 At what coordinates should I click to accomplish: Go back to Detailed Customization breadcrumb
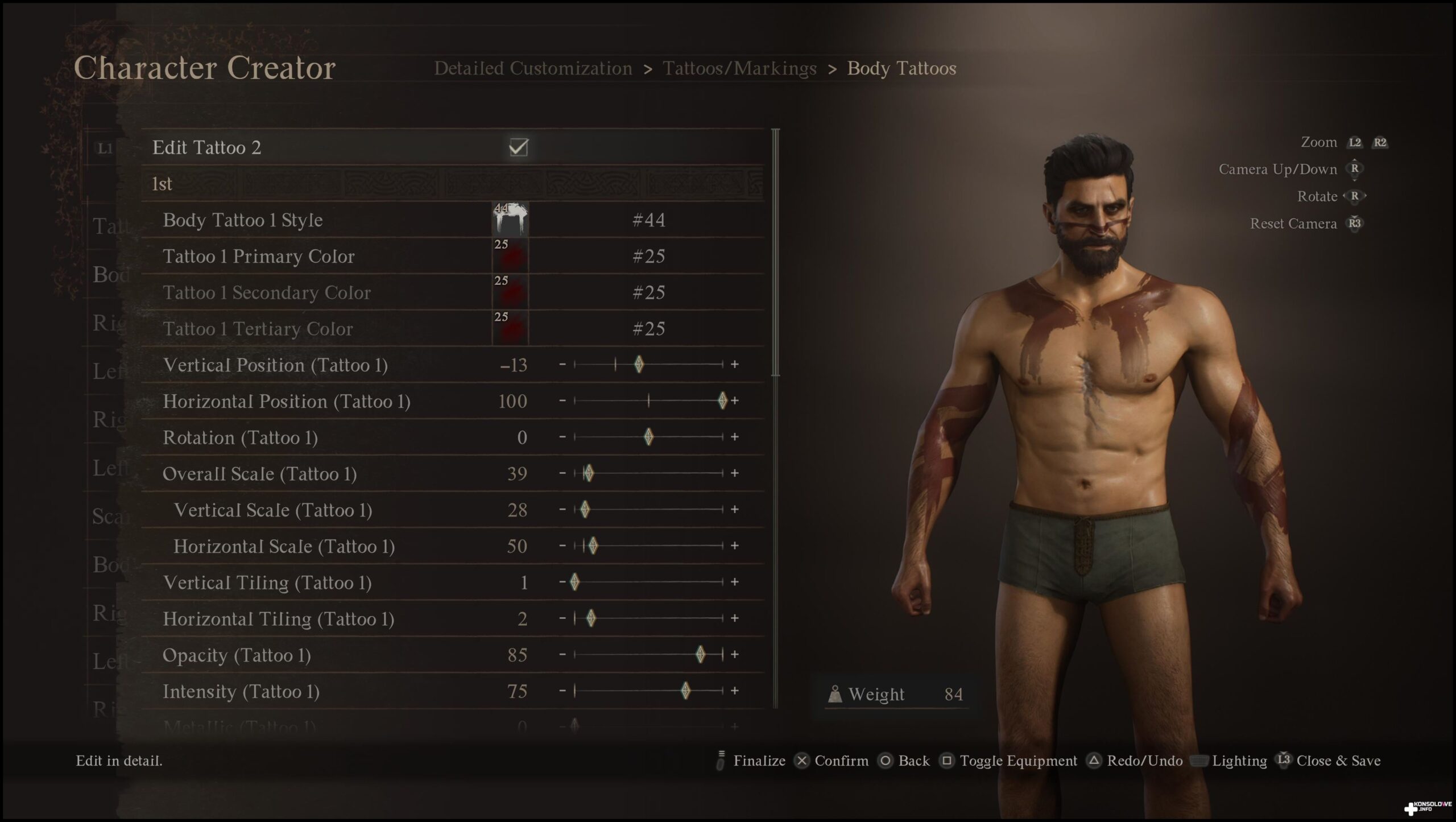(x=533, y=68)
